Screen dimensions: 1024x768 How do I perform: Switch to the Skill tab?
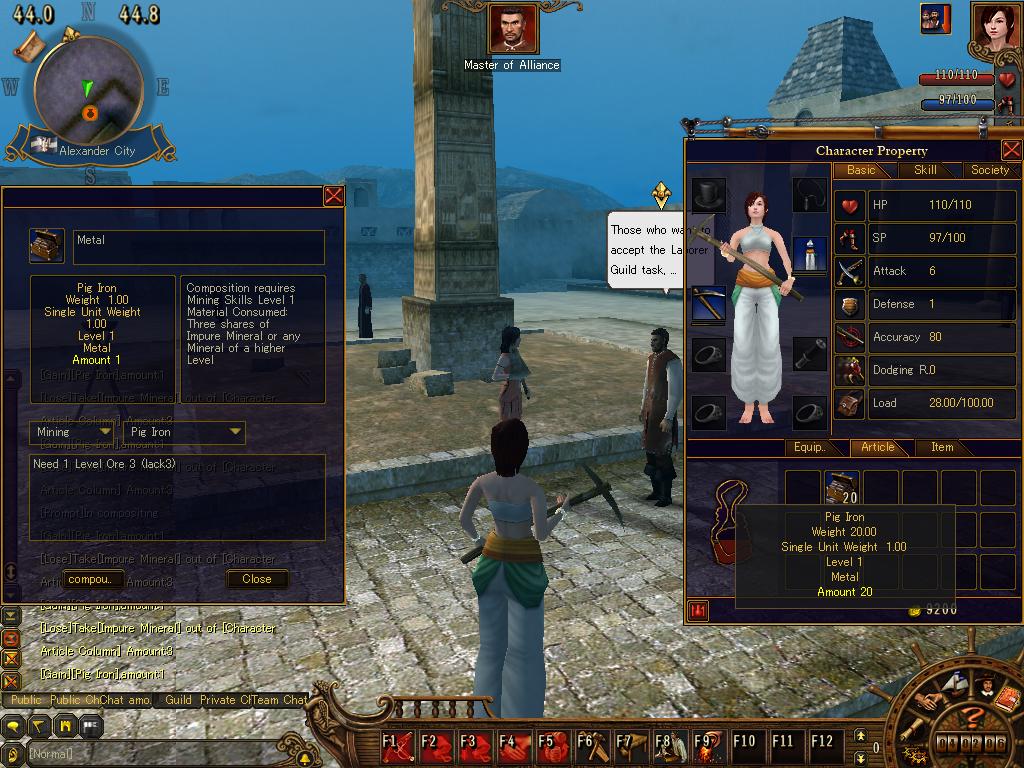coord(925,170)
